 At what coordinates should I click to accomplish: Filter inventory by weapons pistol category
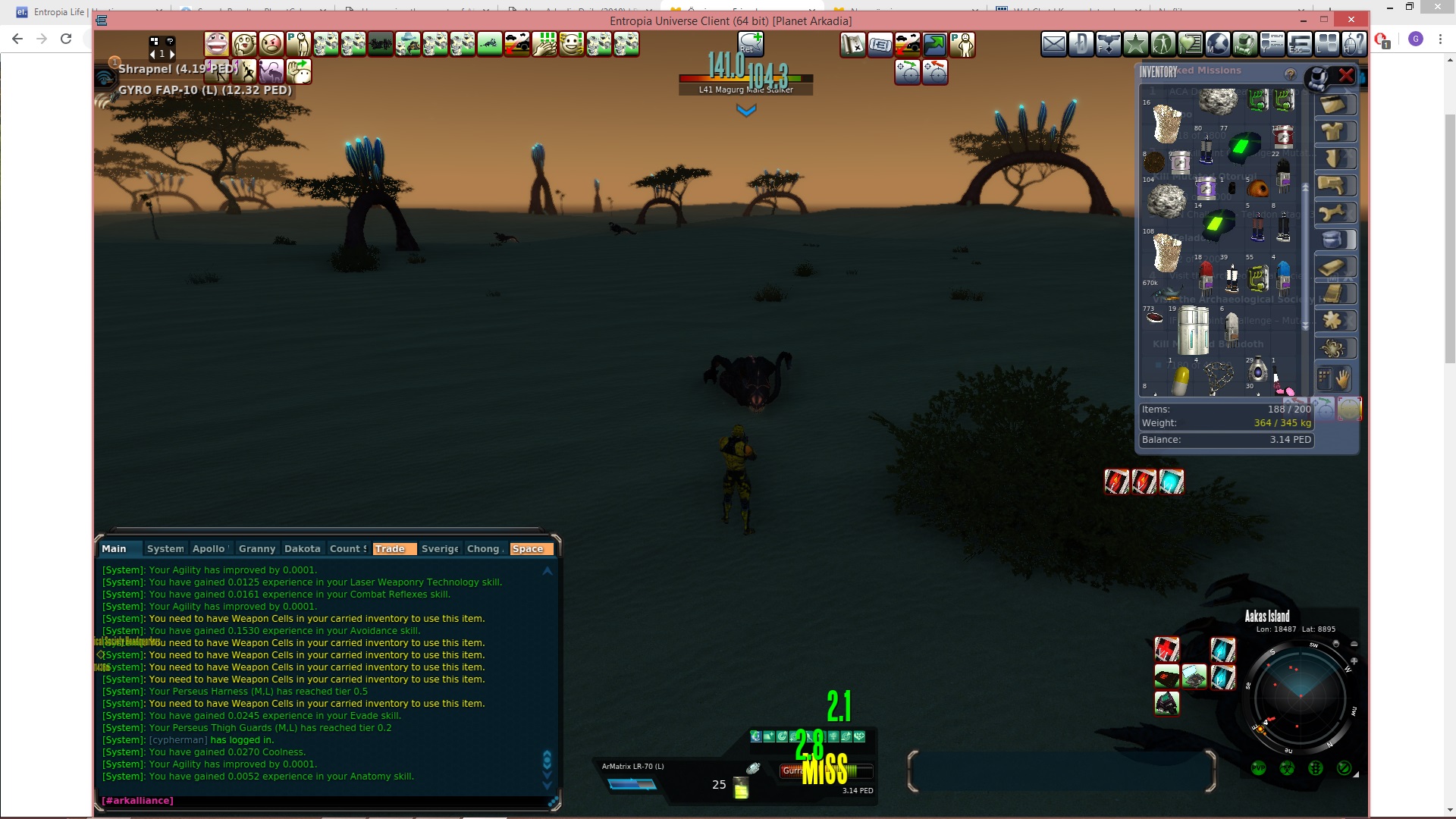click(1333, 186)
